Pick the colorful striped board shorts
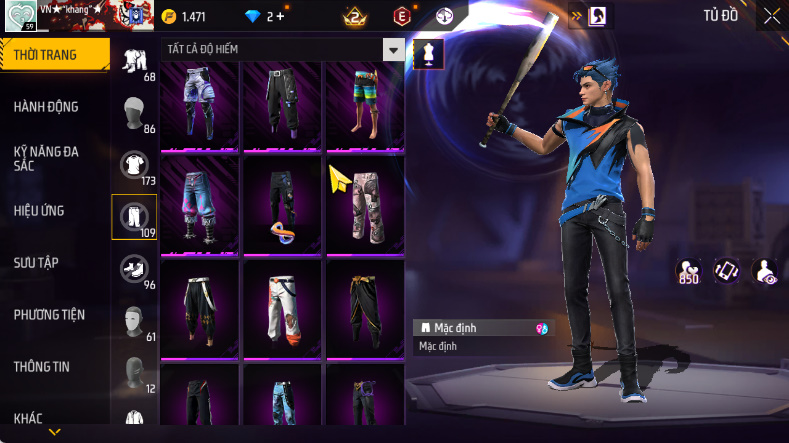Viewport: 789px width, 443px height. [365, 102]
